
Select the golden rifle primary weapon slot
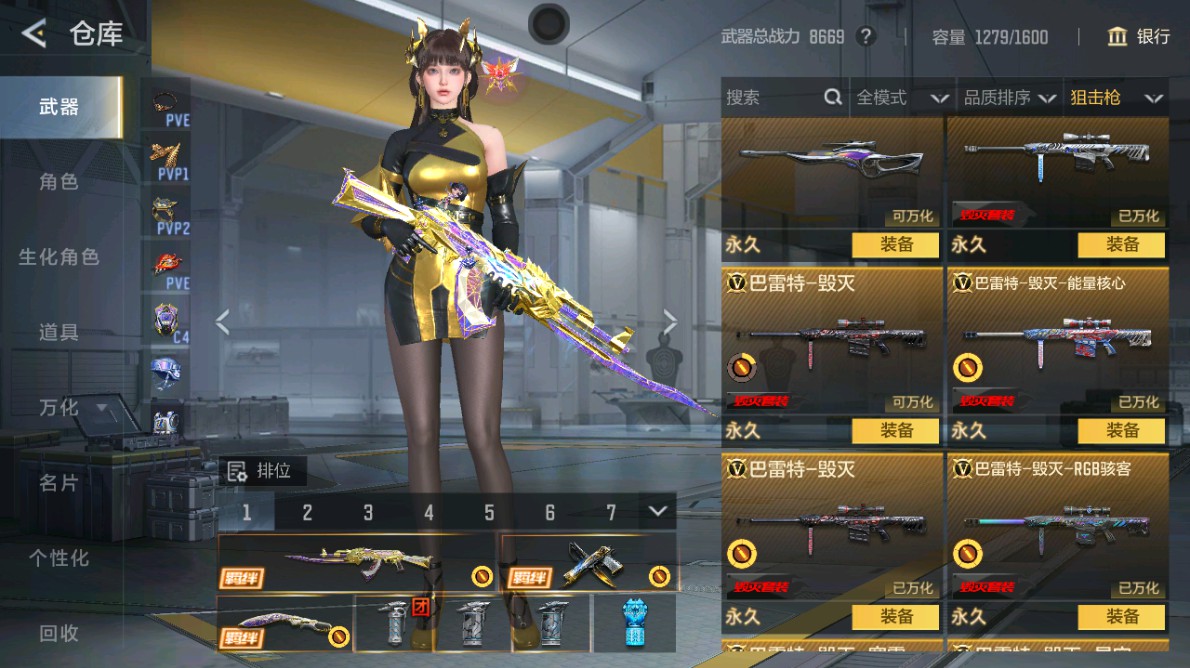pyautogui.click(x=356, y=564)
